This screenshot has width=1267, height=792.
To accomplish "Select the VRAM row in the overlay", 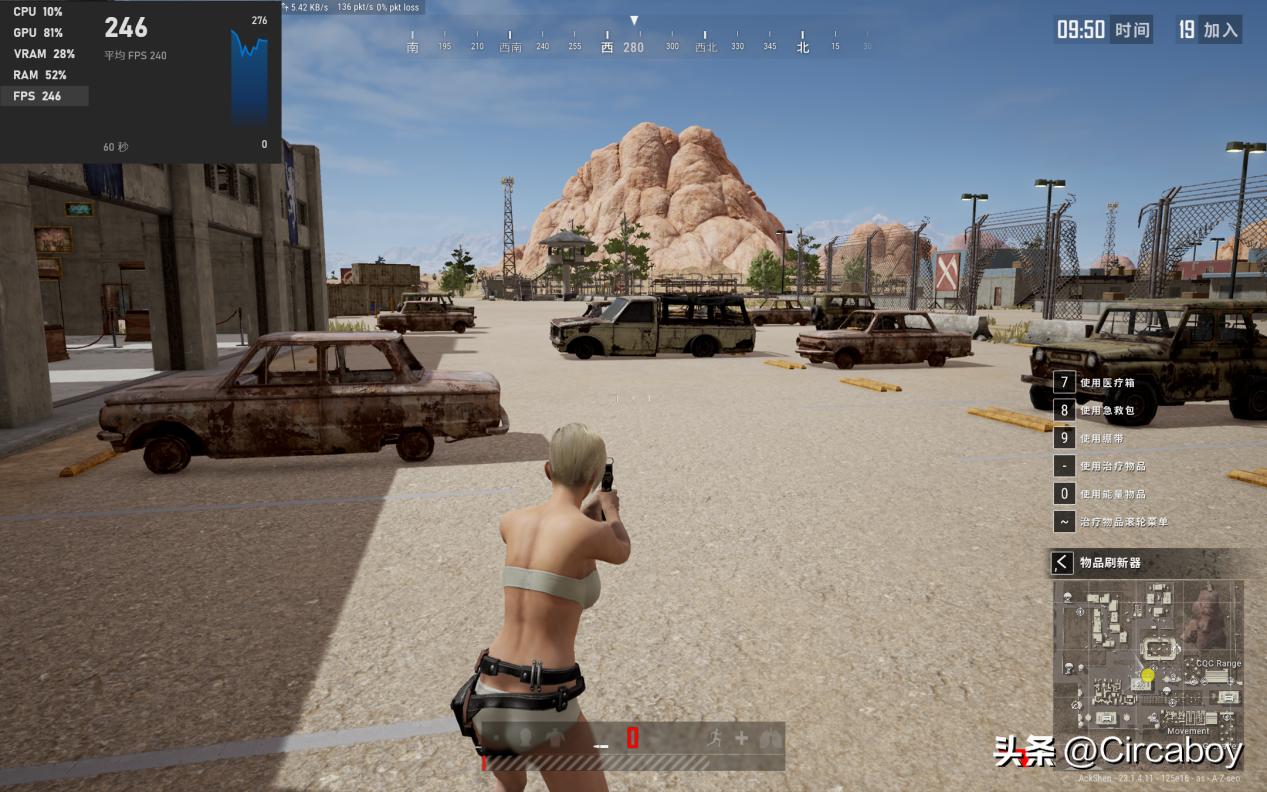I will coord(44,54).
